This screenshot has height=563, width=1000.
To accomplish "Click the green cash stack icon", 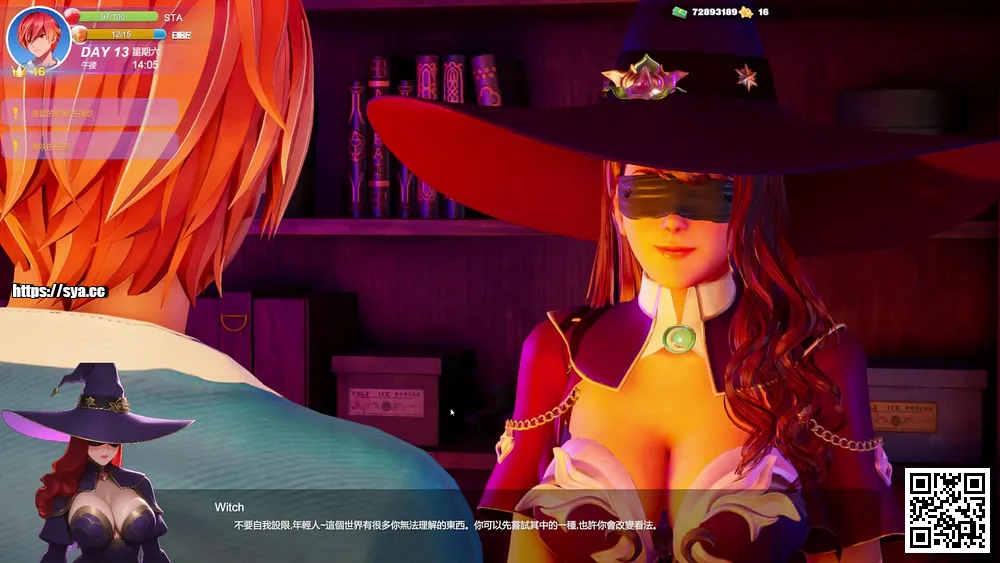I will click(x=679, y=12).
